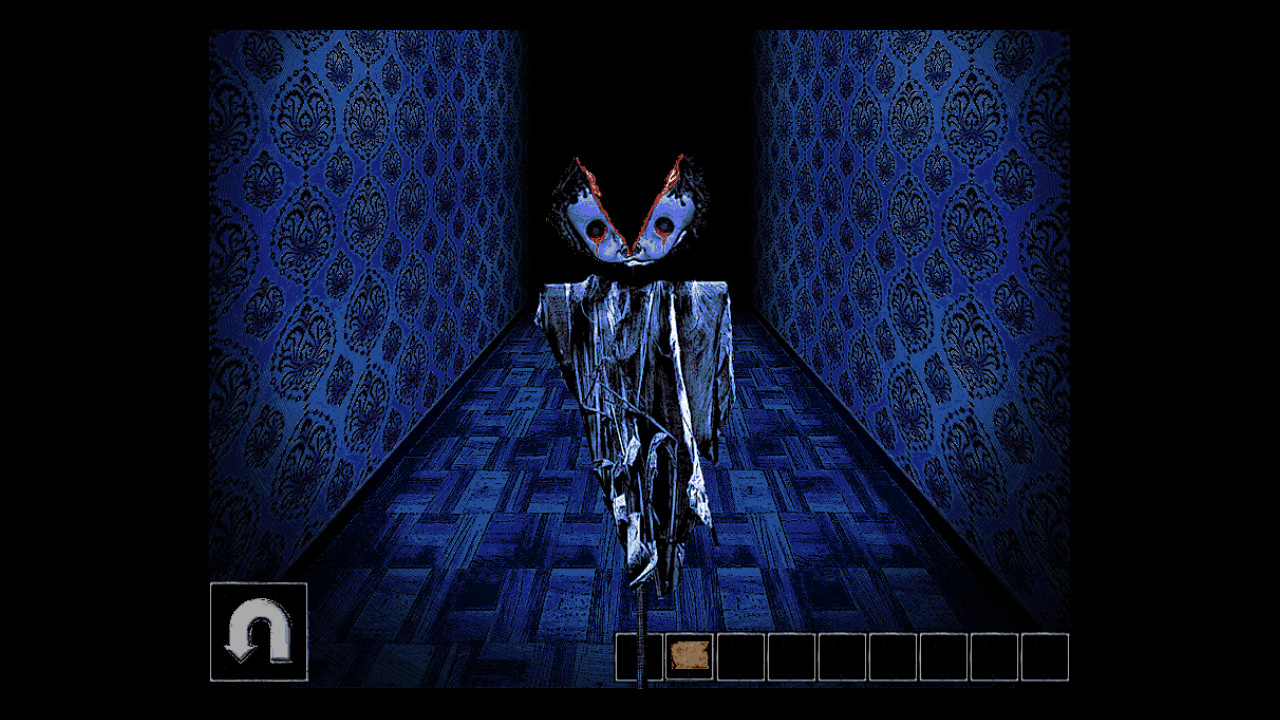Click the doll's left black eye
Image resolution: width=1280 pixels, height=720 pixels.
tap(595, 228)
